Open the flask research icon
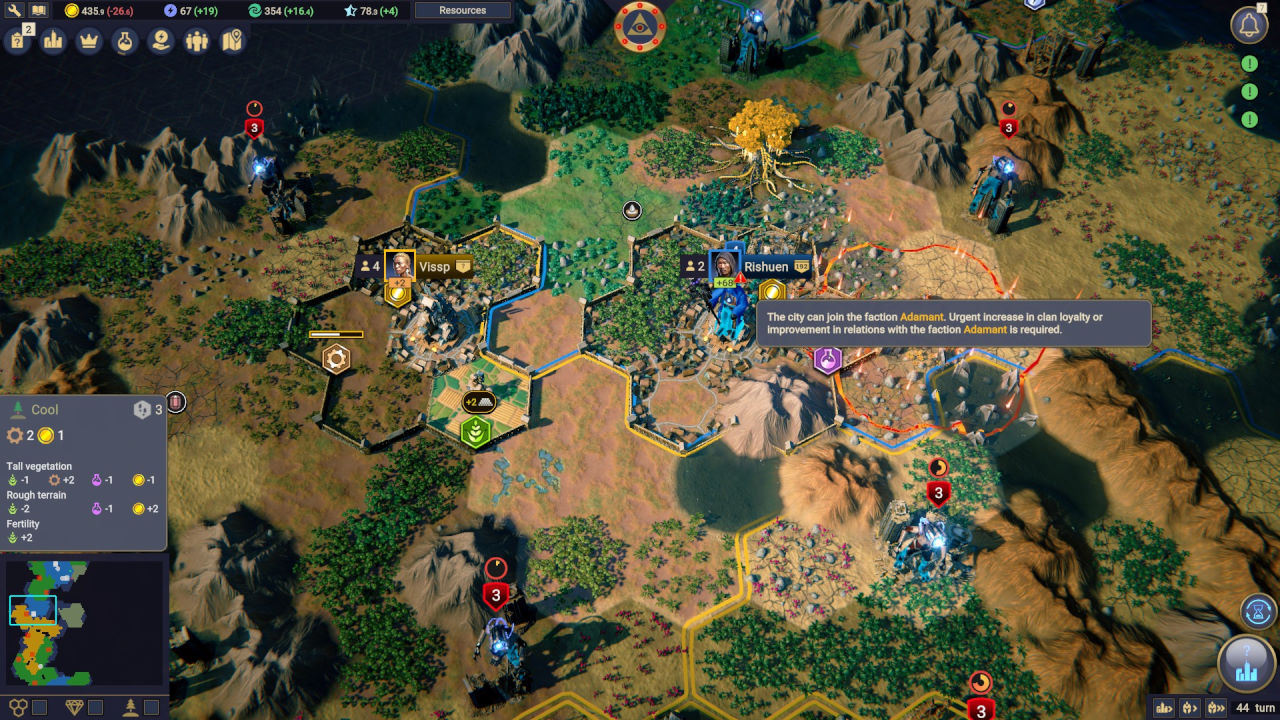The image size is (1280, 720). coord(124,41)
